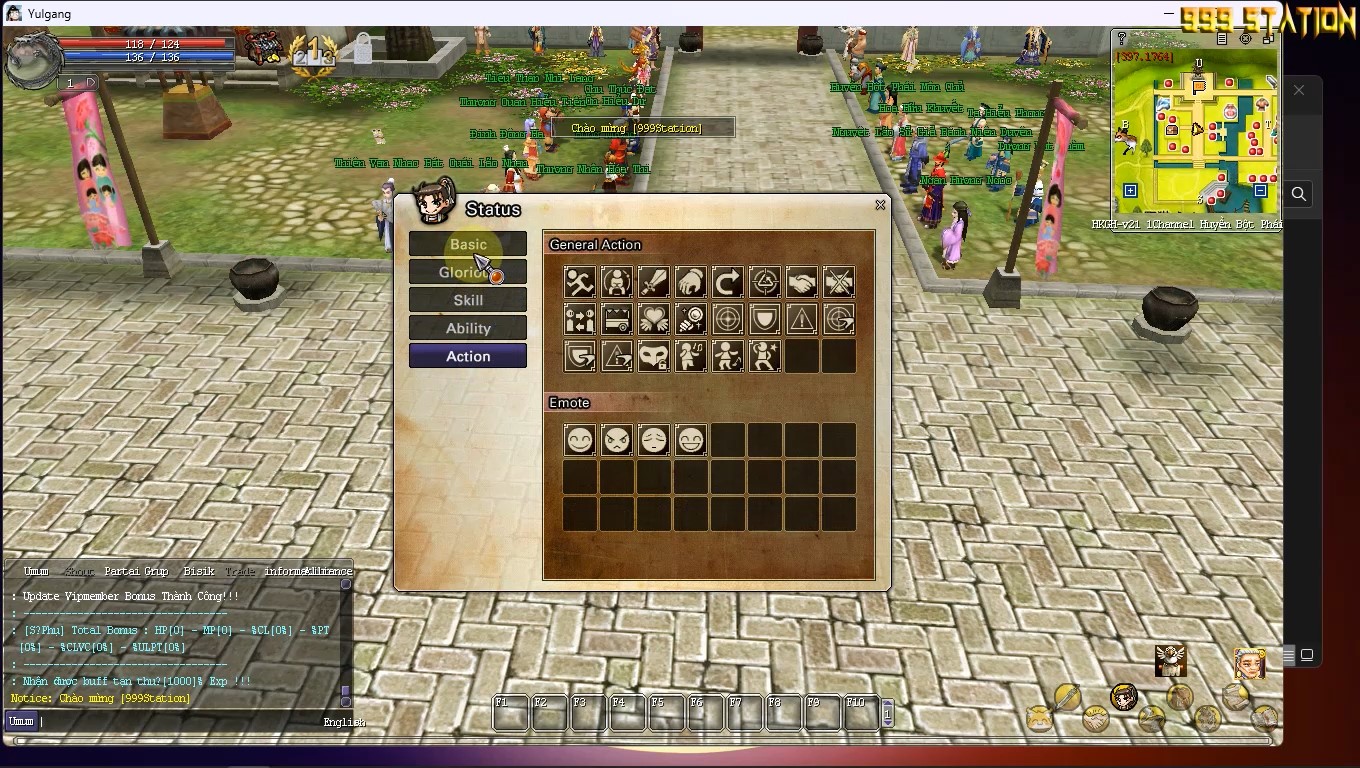Use the sword attack action
The height and width of the screenshot is (768, 1360).
click(x=654, y=282)
